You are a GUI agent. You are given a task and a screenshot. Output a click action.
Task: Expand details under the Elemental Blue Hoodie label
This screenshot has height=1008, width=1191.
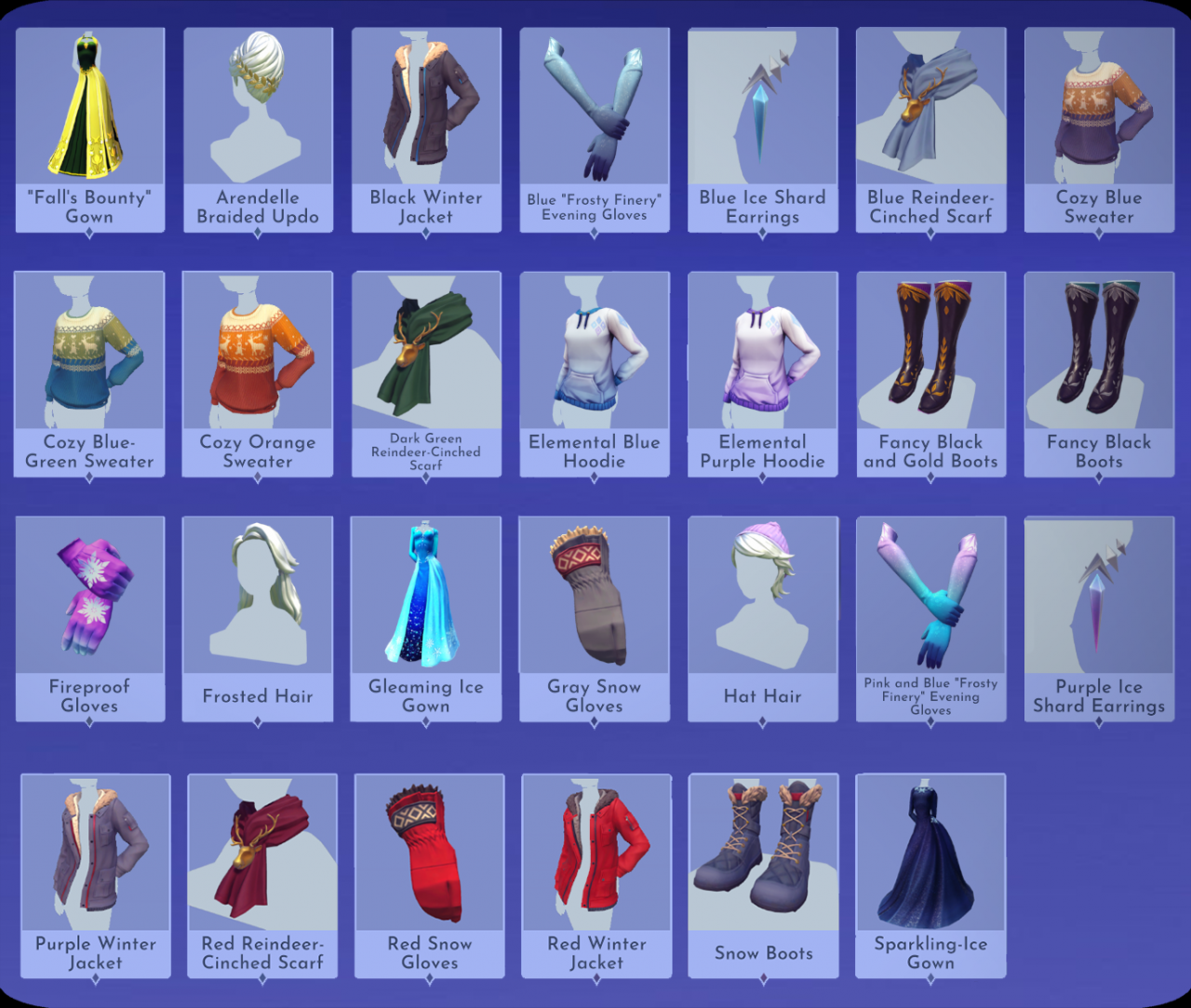[595, 477]
